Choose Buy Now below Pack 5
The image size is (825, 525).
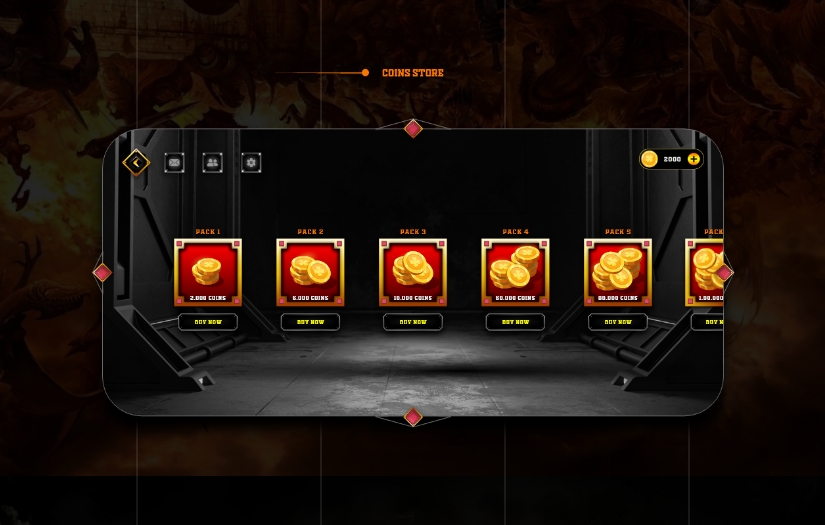tap(618, 322)
